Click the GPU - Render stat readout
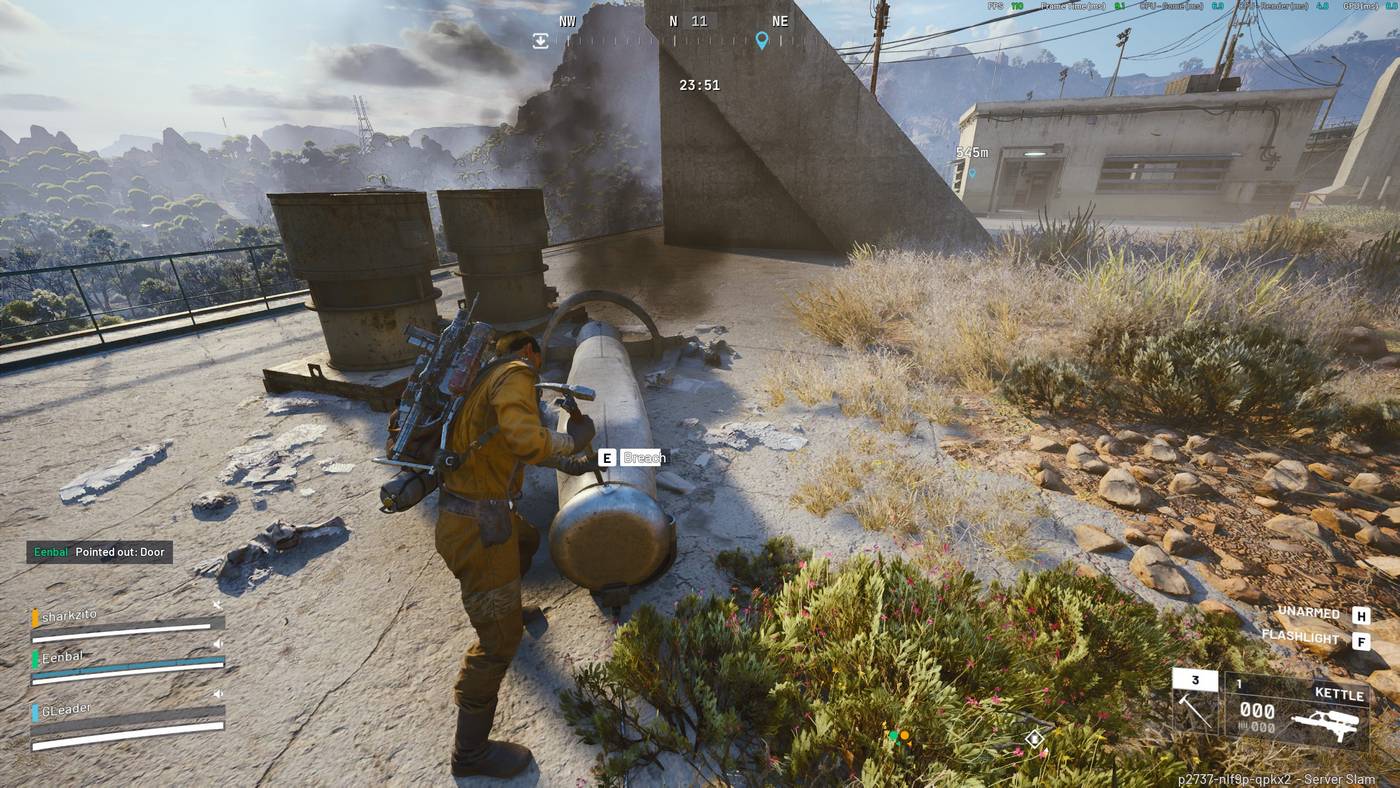 pyautogui.click(x=1273, y=6)
